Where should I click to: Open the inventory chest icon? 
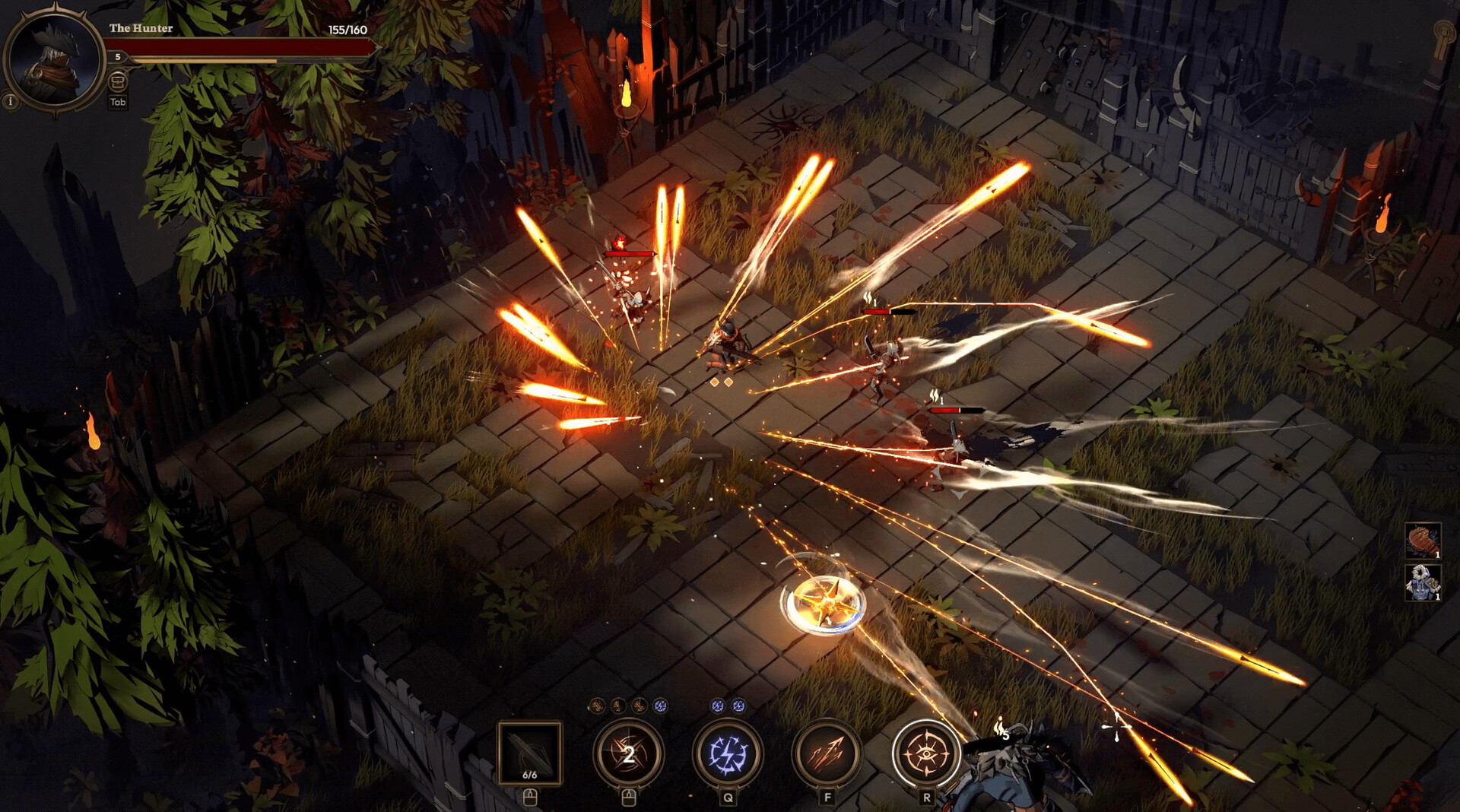(x=118, y=81)
